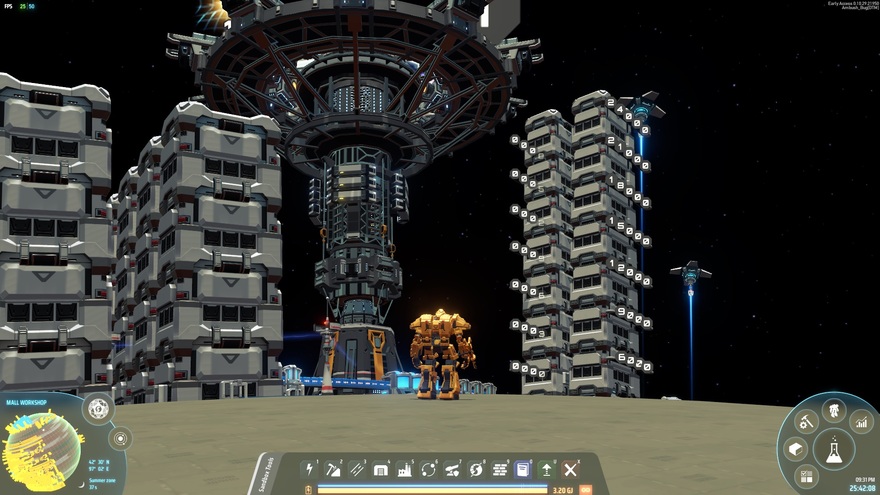Select the Dyson sphere build category
Image resolution: width=880 pixels, height=495 pixels.
click(x=477, y=469)
